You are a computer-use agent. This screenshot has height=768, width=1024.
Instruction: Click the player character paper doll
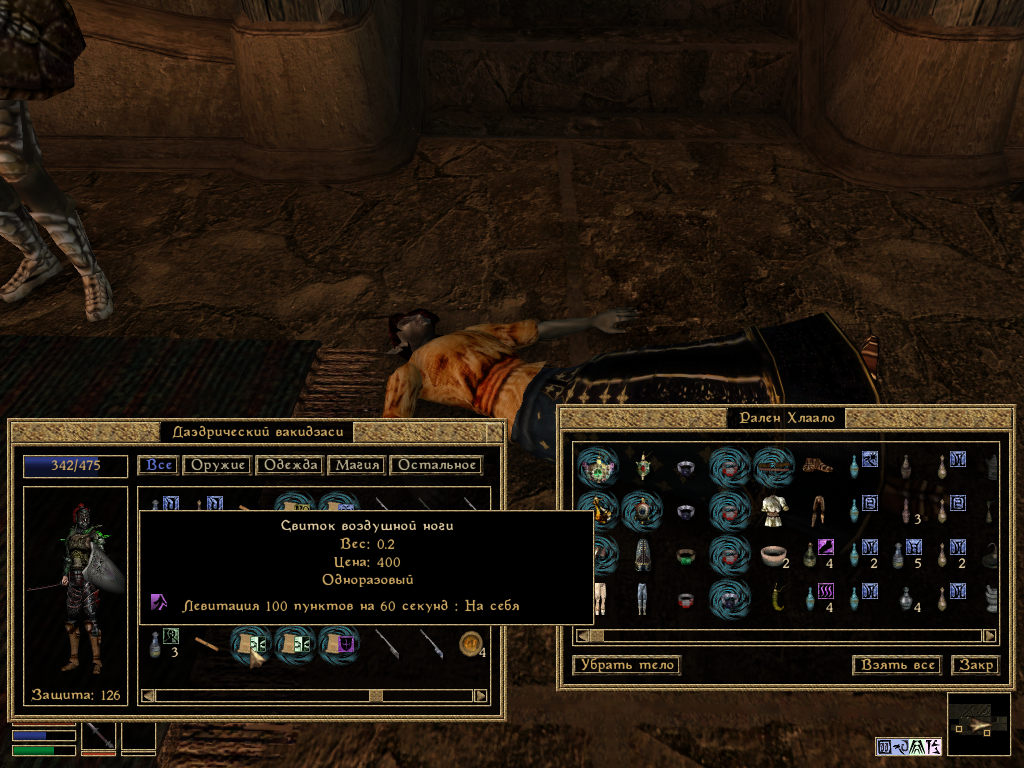coord(76,590)
